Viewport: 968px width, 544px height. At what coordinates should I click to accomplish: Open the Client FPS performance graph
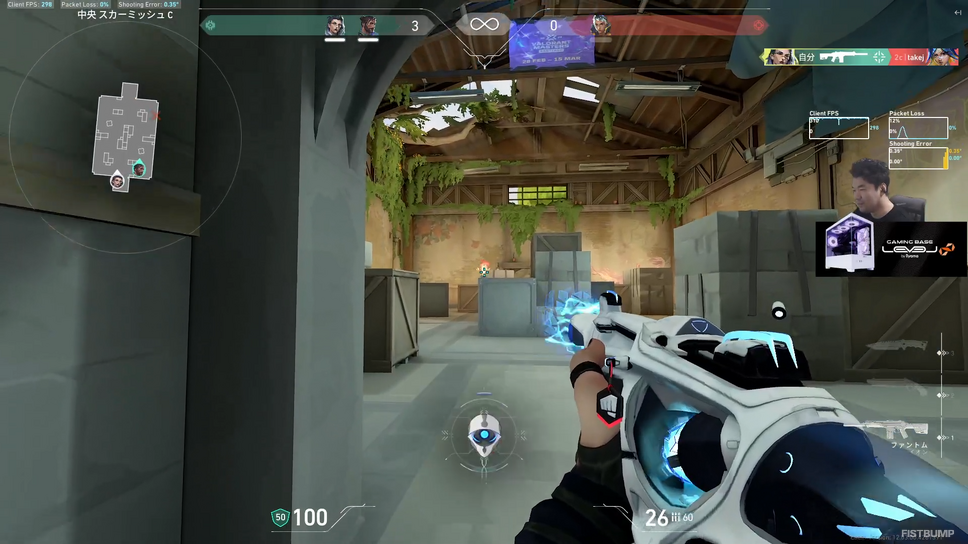(838, 127)
